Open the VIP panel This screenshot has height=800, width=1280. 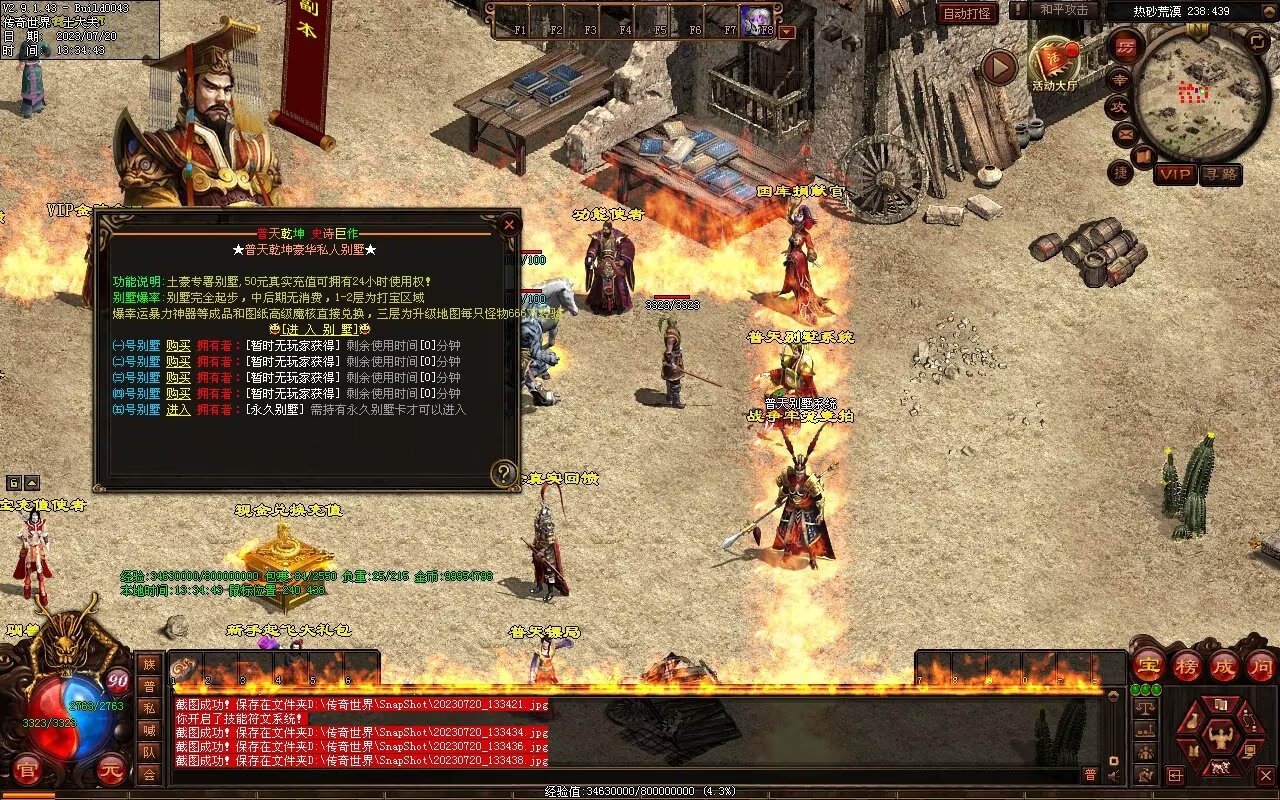pos(1175,174)
